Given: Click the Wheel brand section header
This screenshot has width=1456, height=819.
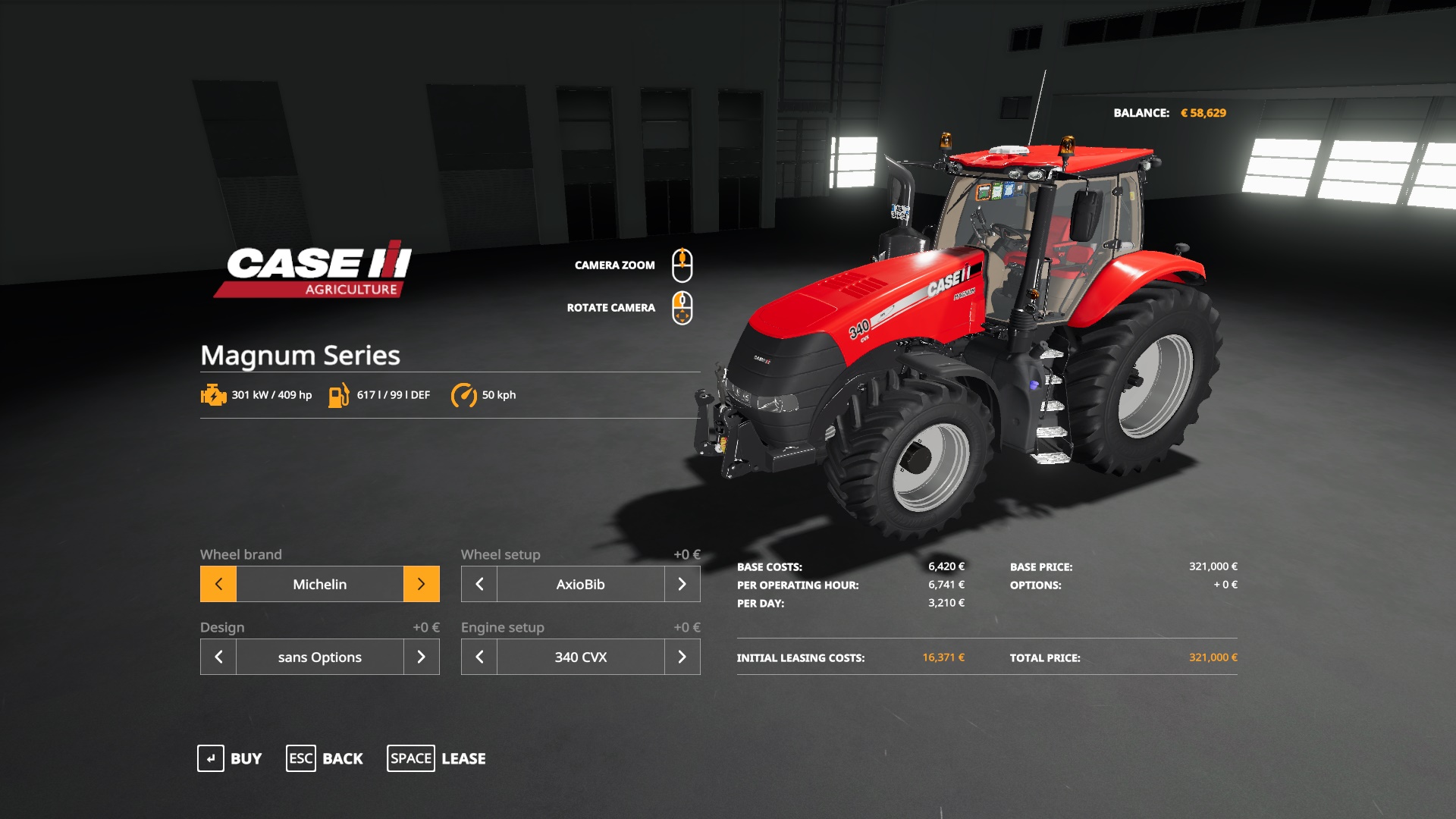Looking at the screenshot, I should click(240, 554).
